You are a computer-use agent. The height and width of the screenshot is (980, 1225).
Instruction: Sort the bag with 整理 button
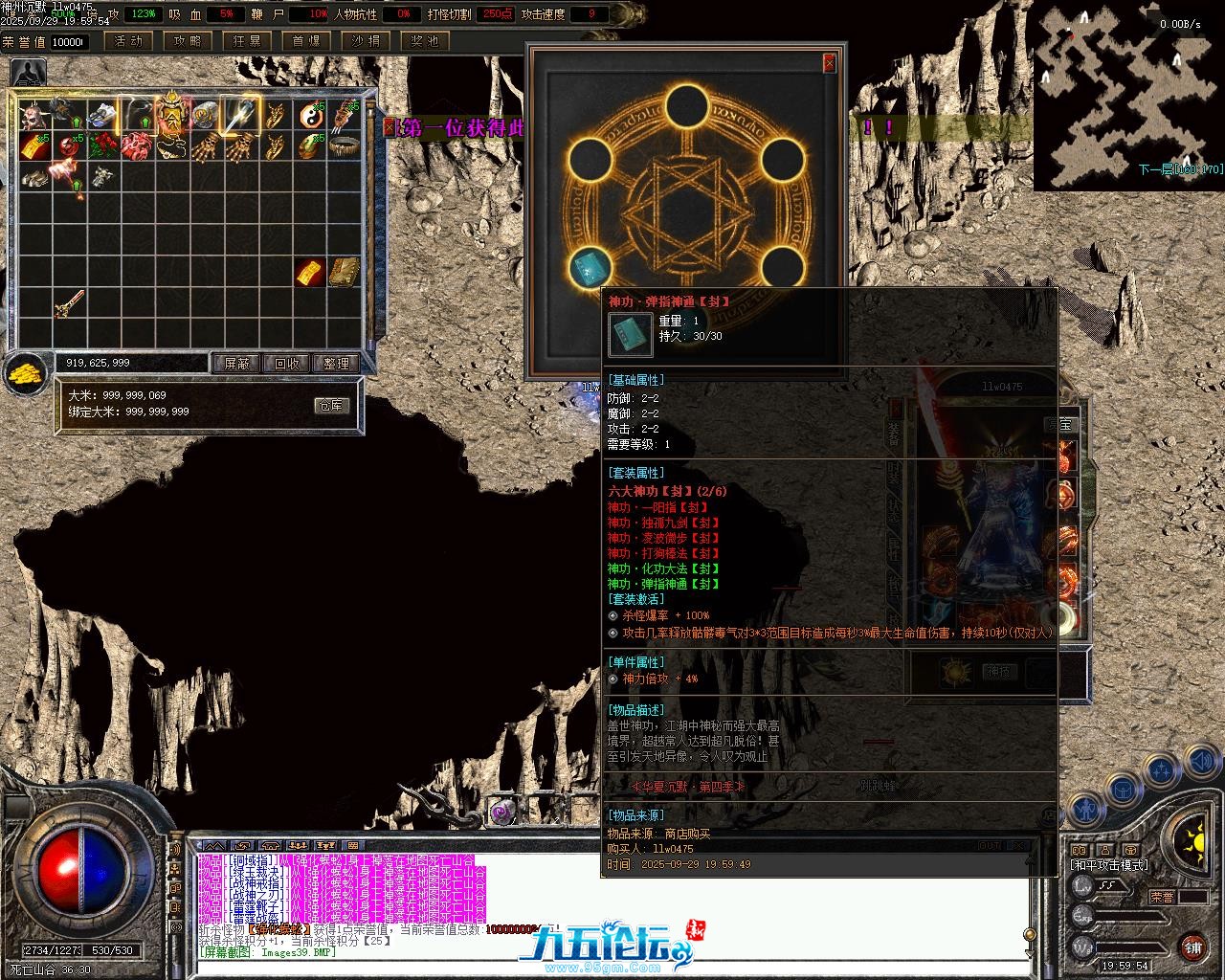[337, 364]
